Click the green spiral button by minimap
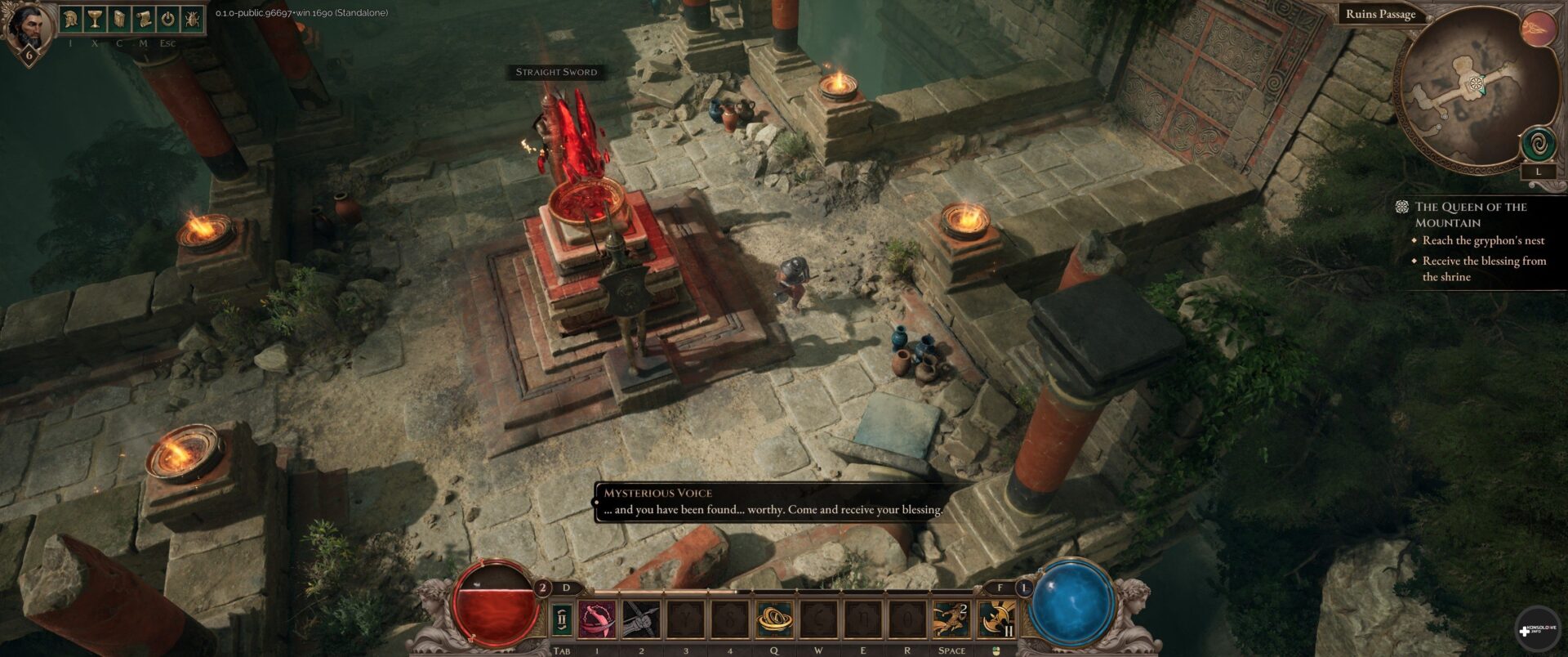Viewport: 1568px width, 657px height. [x=1539, y=145]
